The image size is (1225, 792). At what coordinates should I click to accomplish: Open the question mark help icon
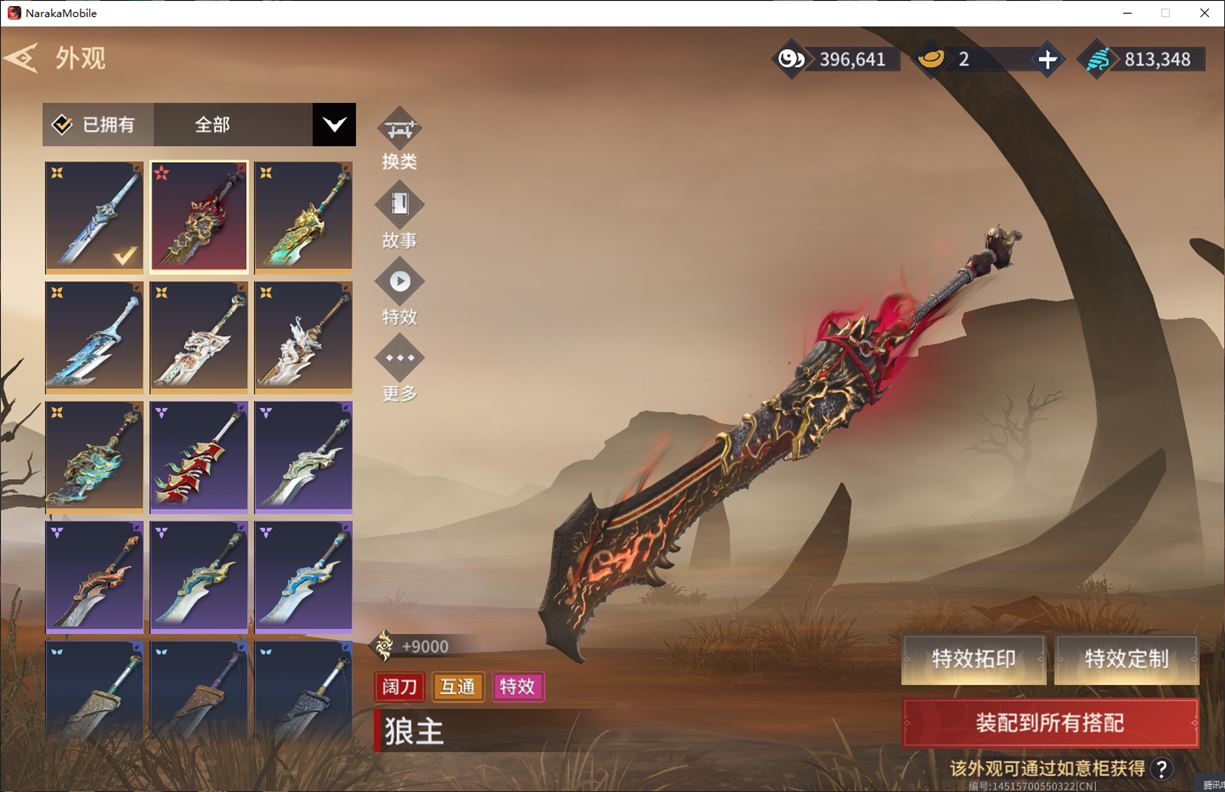(1161, 768)
